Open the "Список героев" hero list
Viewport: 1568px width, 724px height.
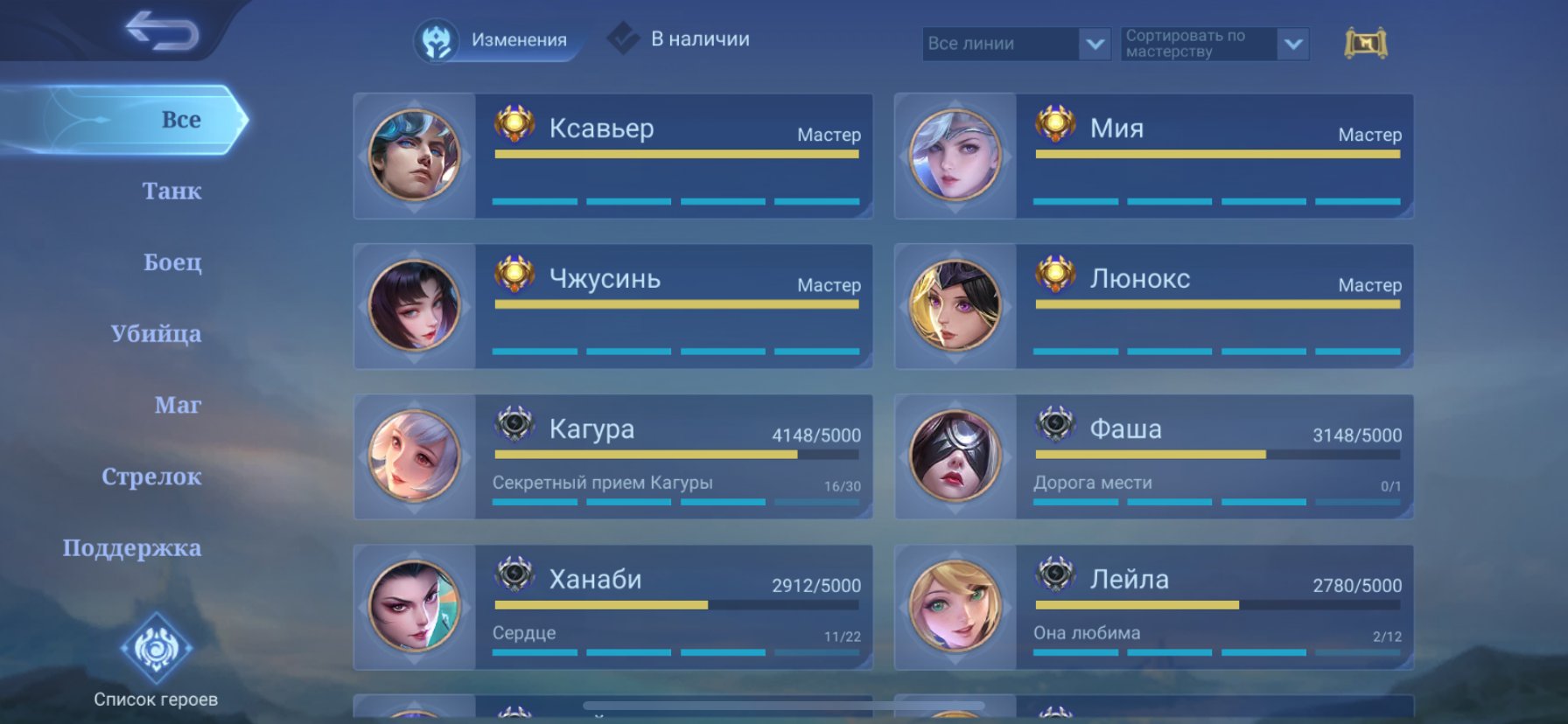(156, 661)
